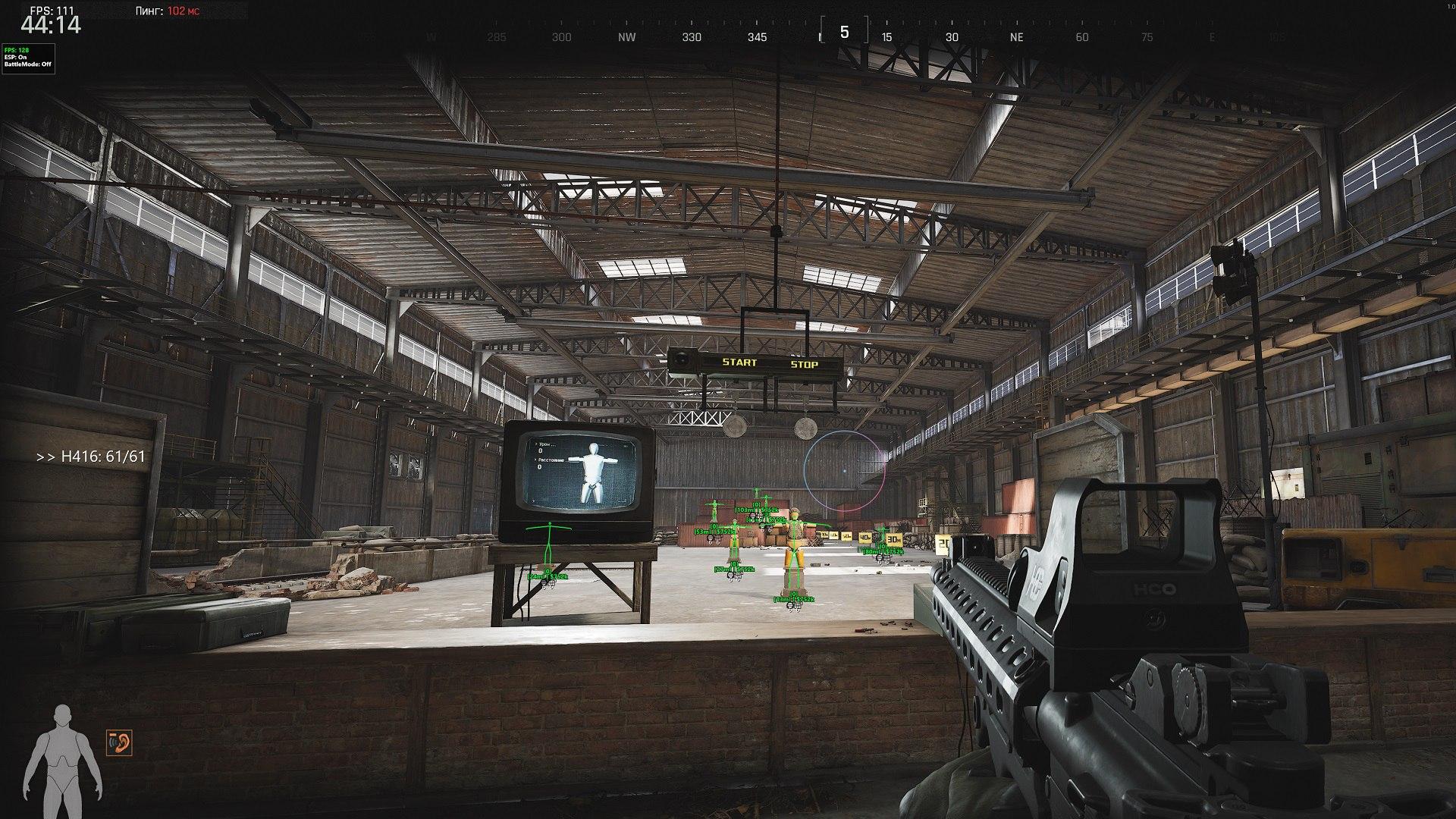Click the green ESP label reading 103m $752k

pyautogui.click(x=758, y=510)
